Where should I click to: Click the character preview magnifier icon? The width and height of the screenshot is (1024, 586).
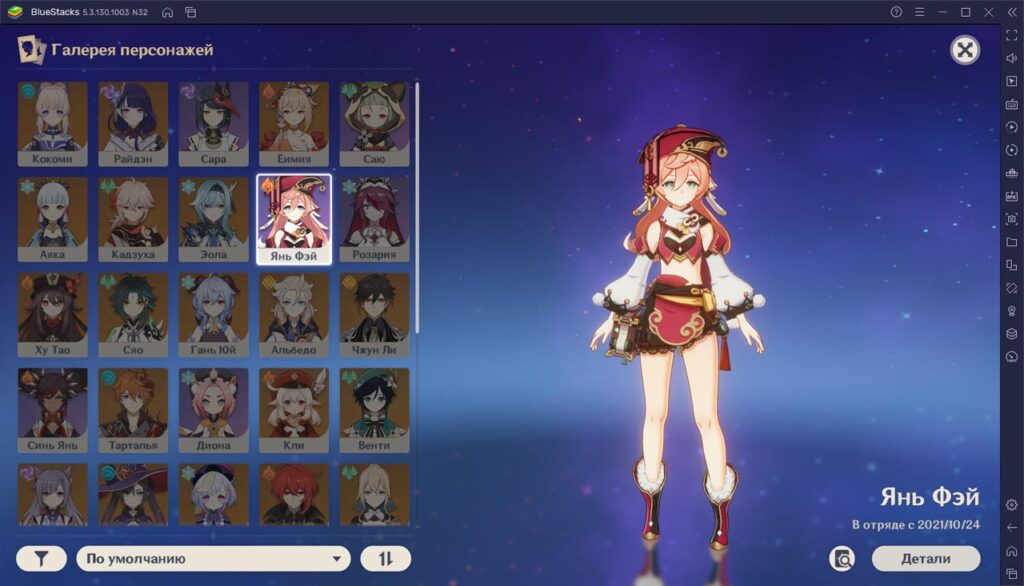[843, 558]
